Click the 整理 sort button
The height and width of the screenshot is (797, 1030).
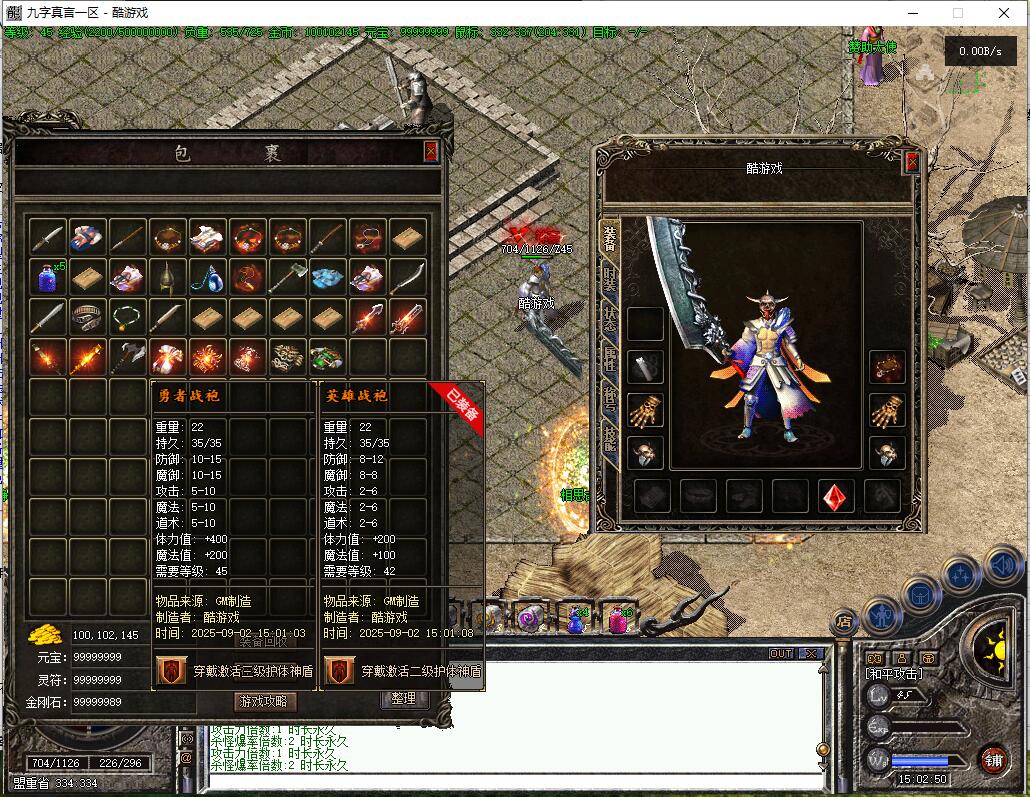[404, 699]
